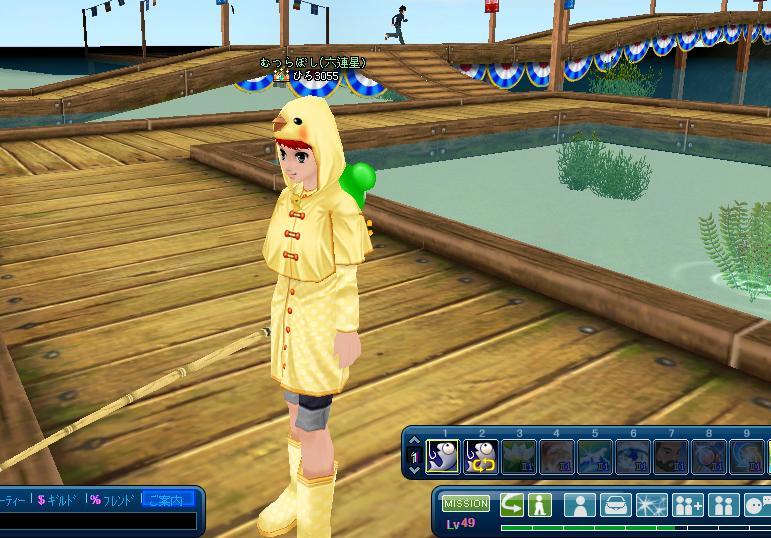The height and width of the screenshot is (538, 771).
Task: Click the add party member button
Action: click(688, 504)
